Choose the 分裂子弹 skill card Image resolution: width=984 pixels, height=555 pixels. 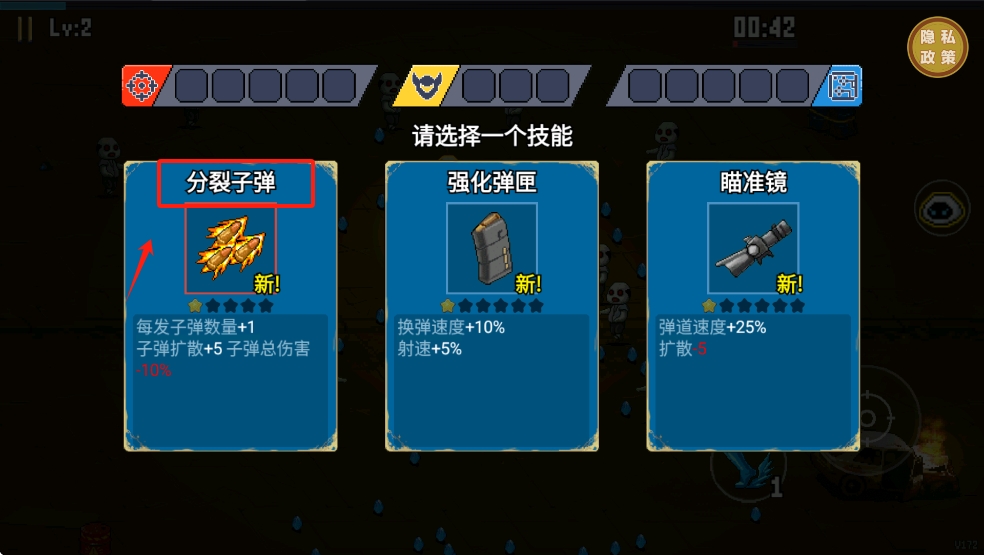pos(231,305)
